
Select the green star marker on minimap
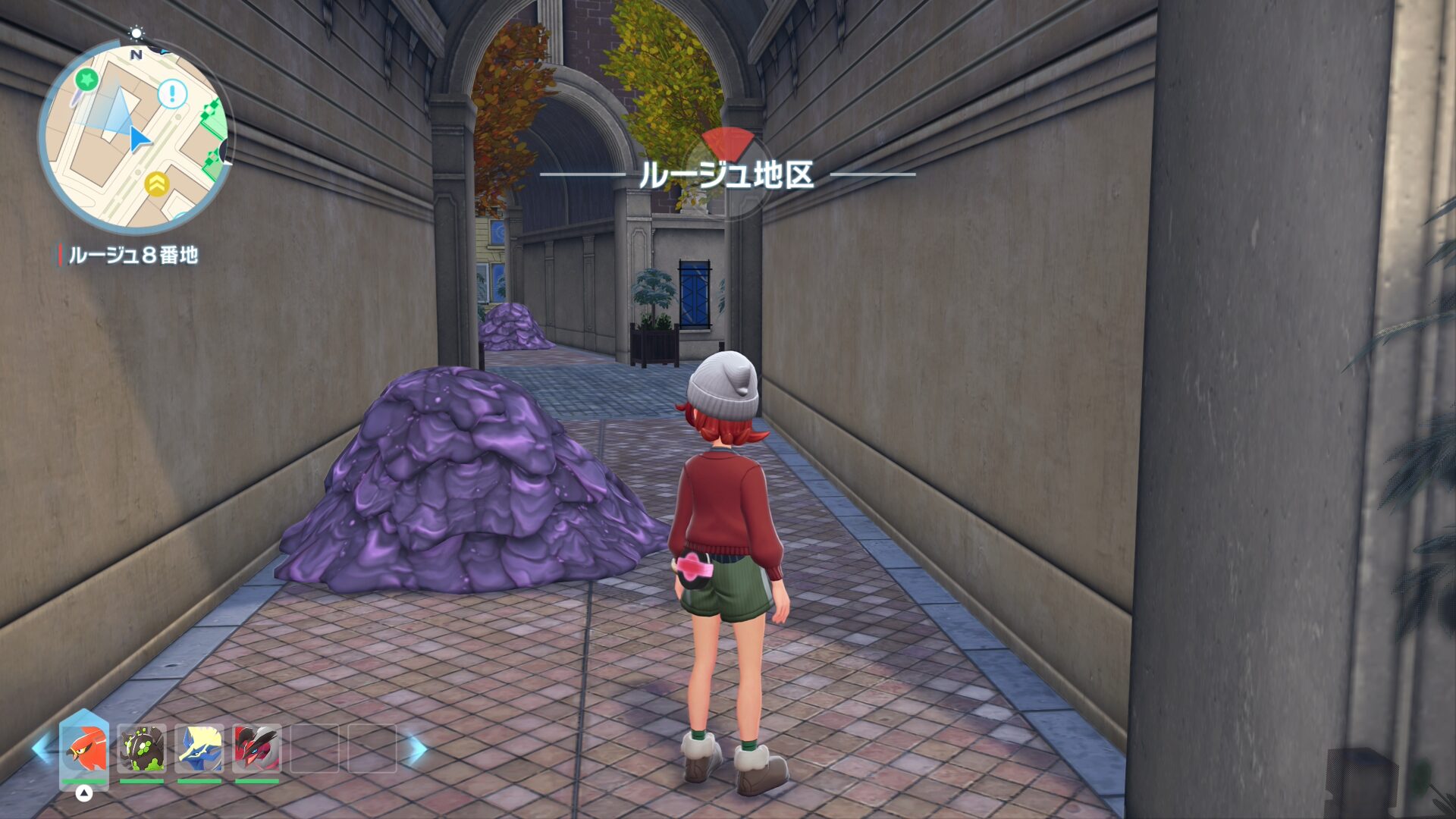coord(87,78)
